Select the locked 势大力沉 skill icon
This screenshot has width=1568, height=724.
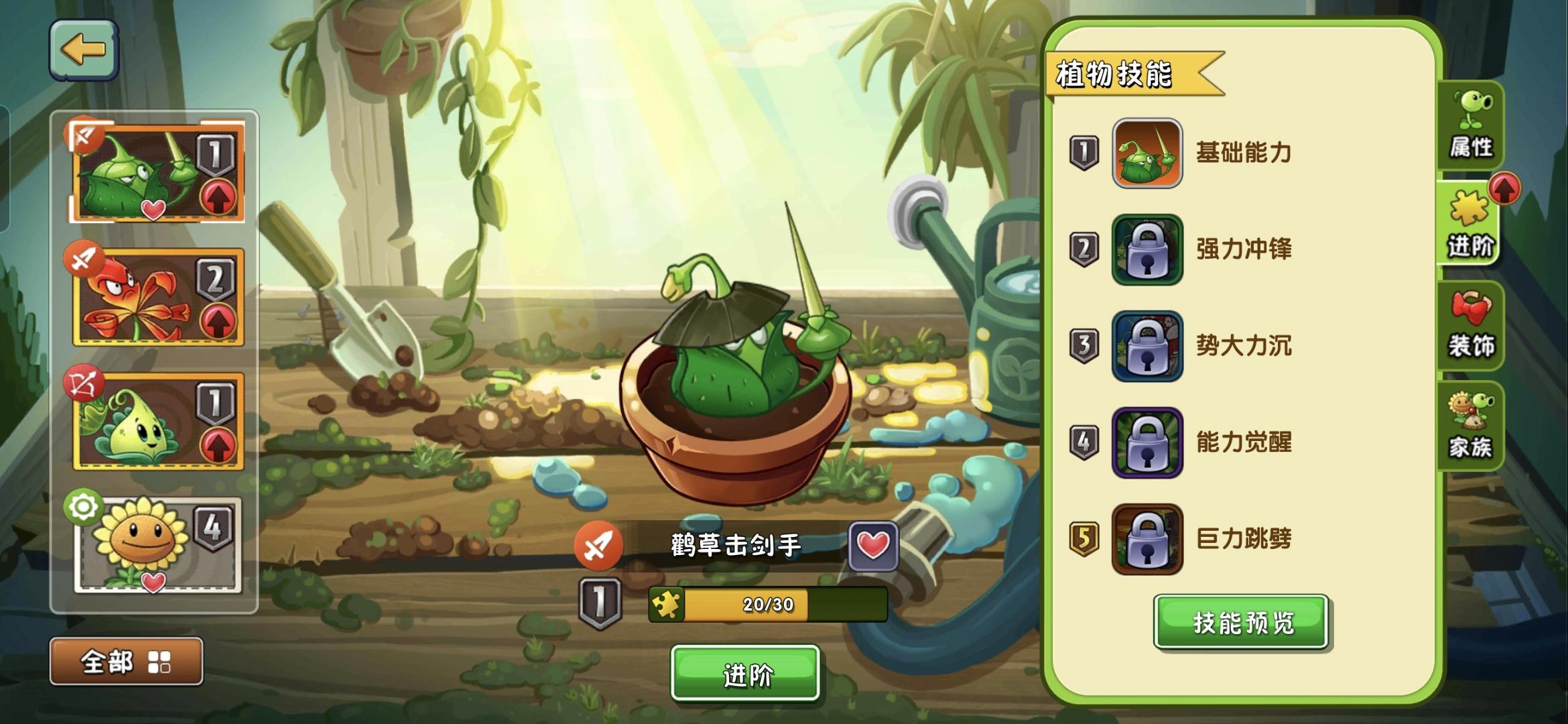pyautogui.click(x=1147, y=347)
